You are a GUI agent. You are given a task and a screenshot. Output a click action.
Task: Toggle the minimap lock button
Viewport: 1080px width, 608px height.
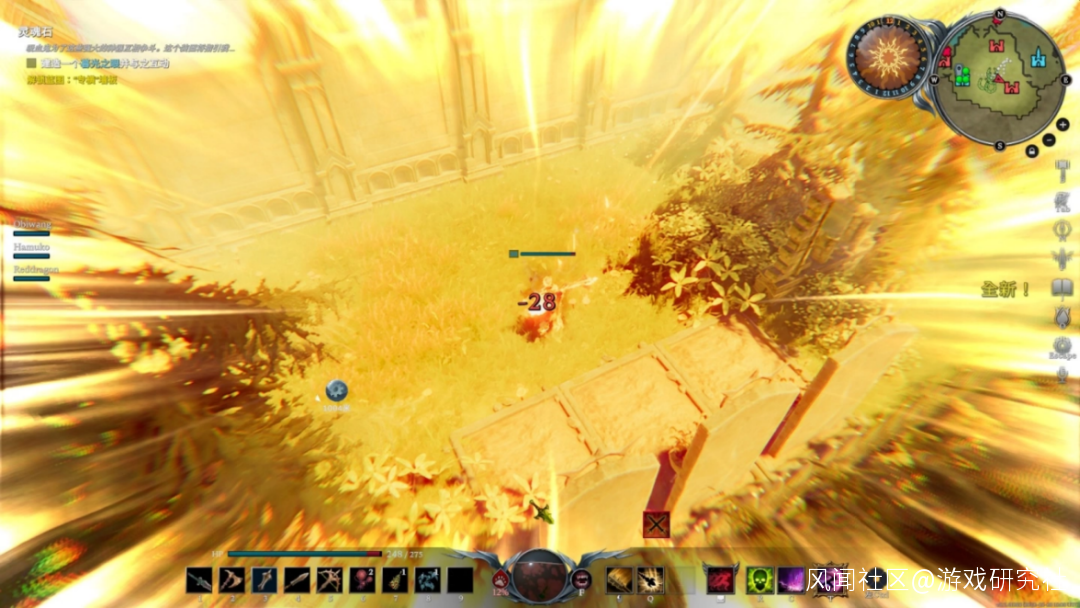click(x=1031, y=150)
